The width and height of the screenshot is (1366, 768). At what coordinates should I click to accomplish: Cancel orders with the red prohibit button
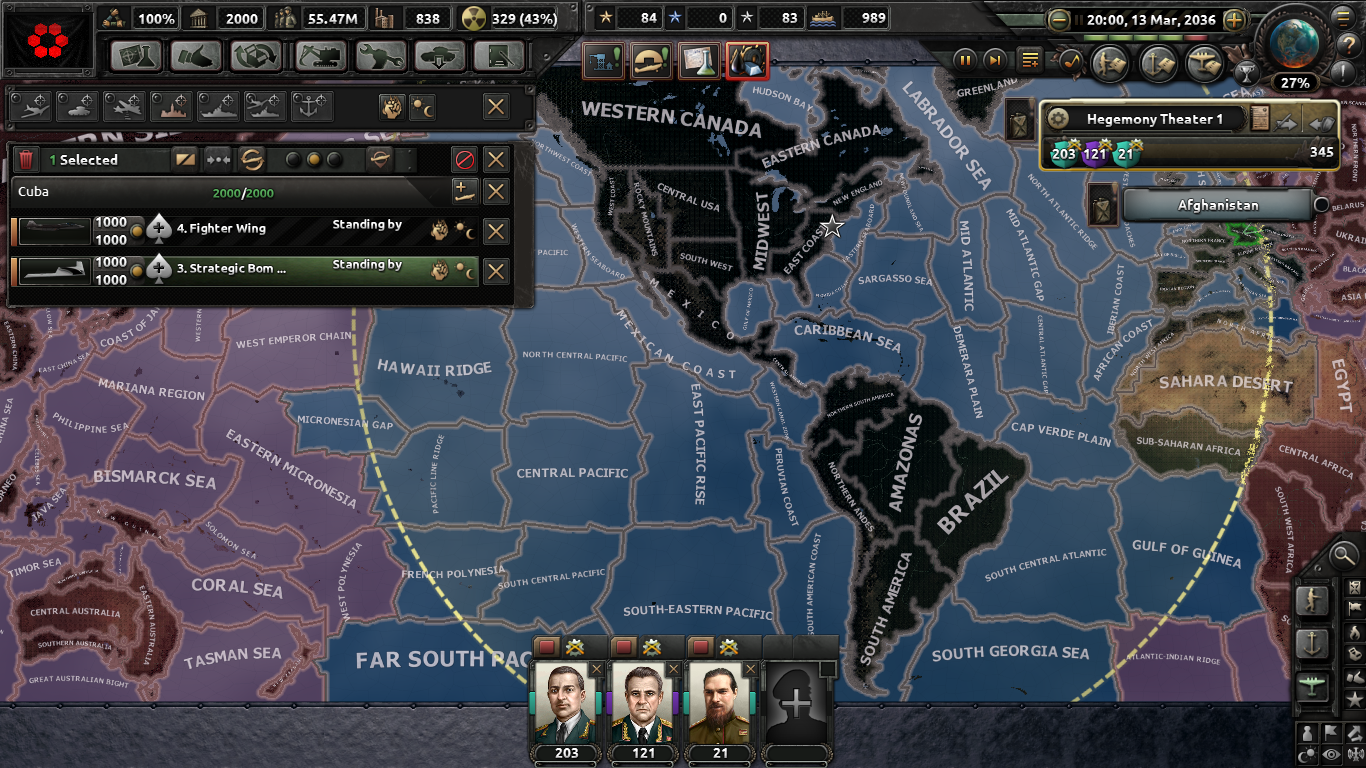click(x=465, y=159)
